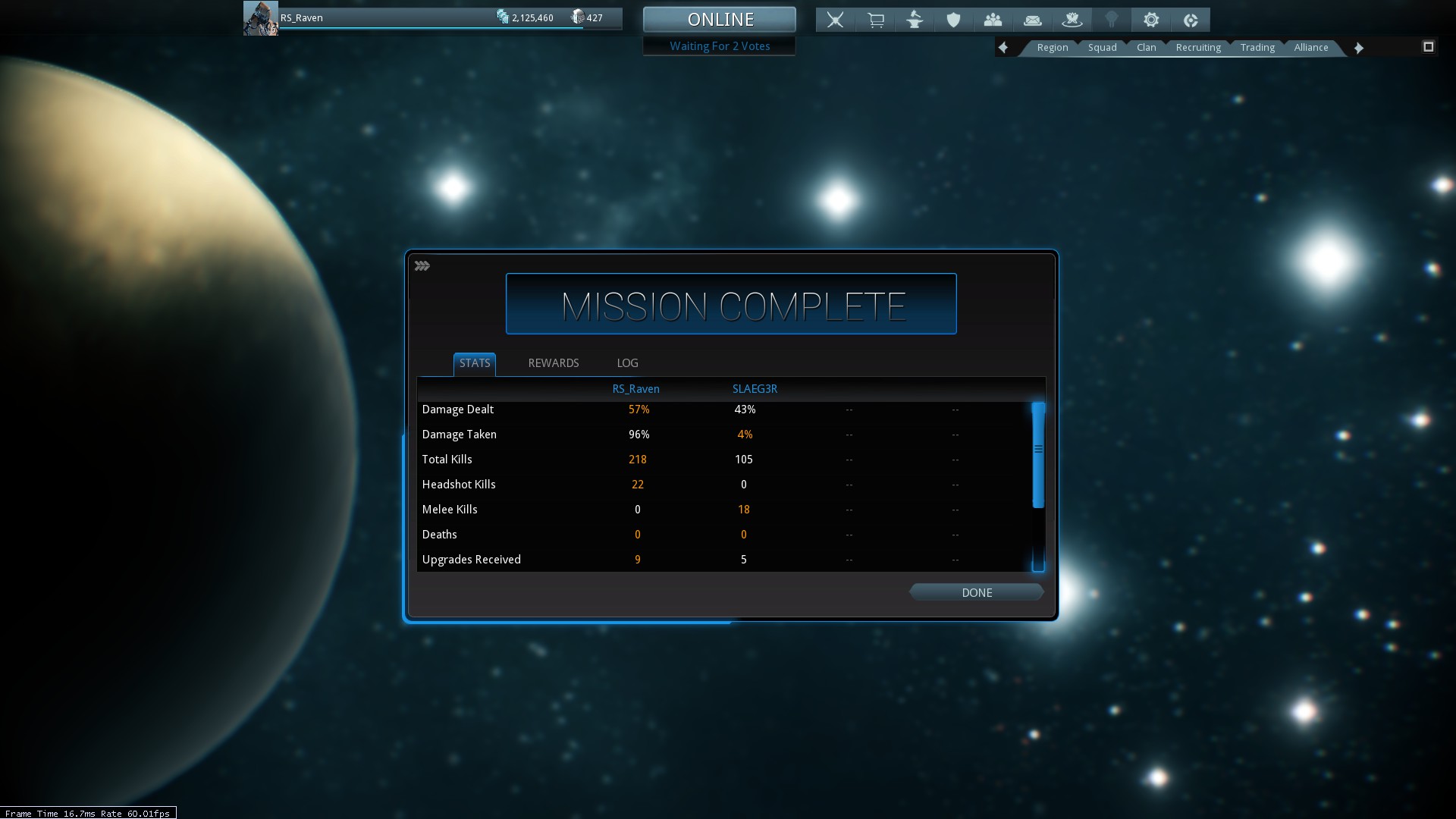Image resolution: width=1456 pixels, height=819 pixels.
Task: Click the RS_Raven player avatar
Action: [260, 18]
